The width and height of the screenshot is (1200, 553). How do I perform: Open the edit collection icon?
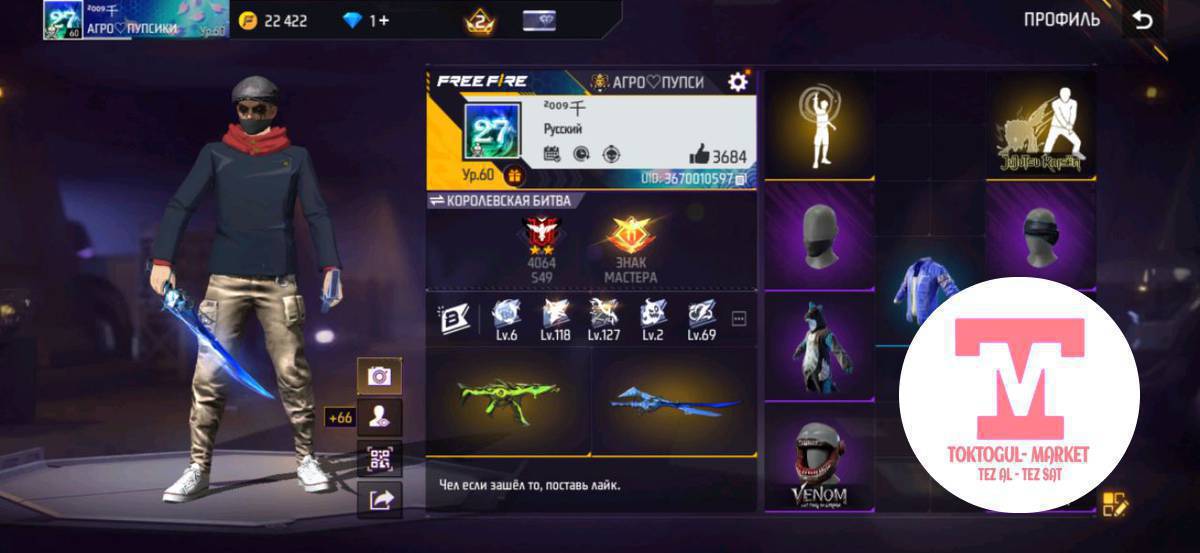(x=1114, y=504)
